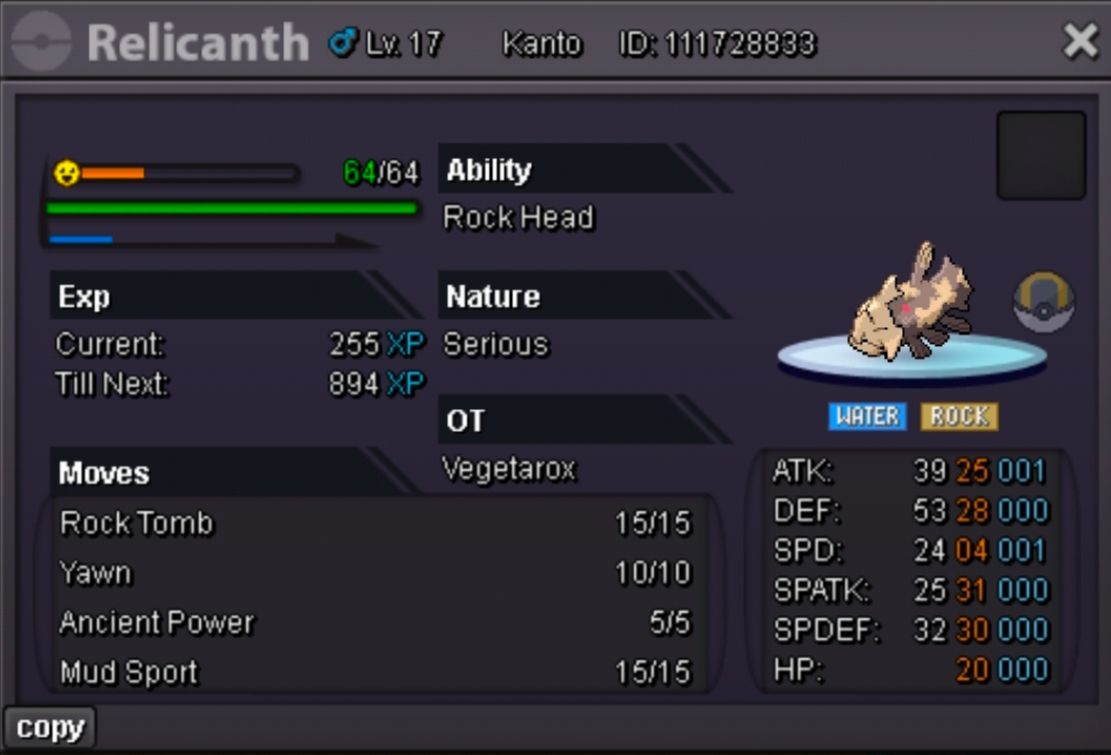1111x755 pixels.
Task: Select the Rock Tomb move
Action: [x=137, y=524]
